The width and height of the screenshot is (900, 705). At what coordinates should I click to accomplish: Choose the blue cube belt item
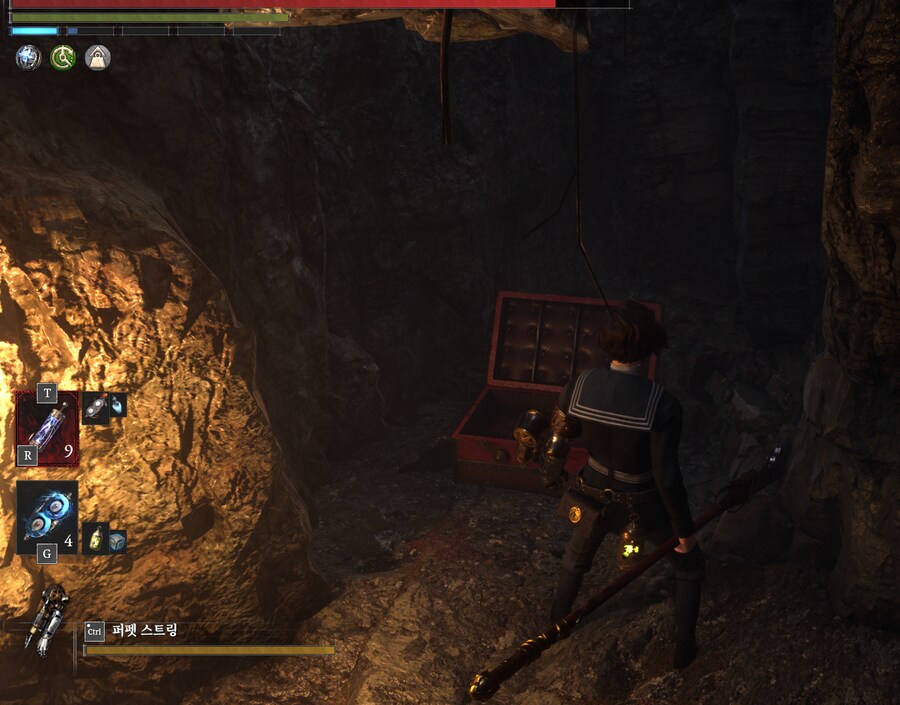click(x=117, y=540)
